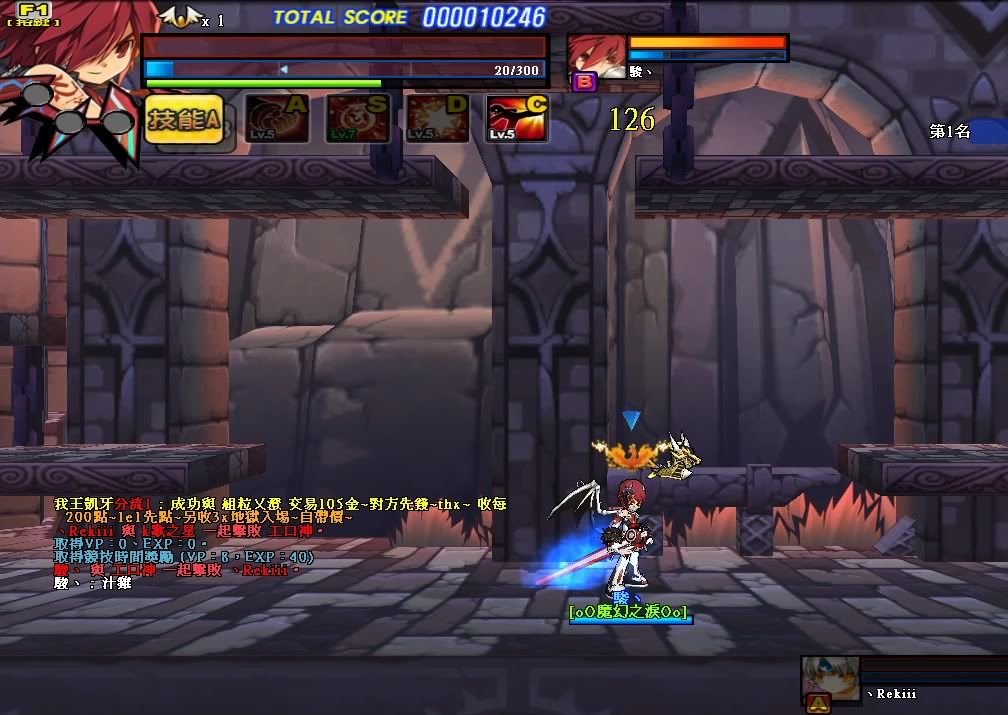
Task: Activate the red skill labeled C
Action: (517, 119)
